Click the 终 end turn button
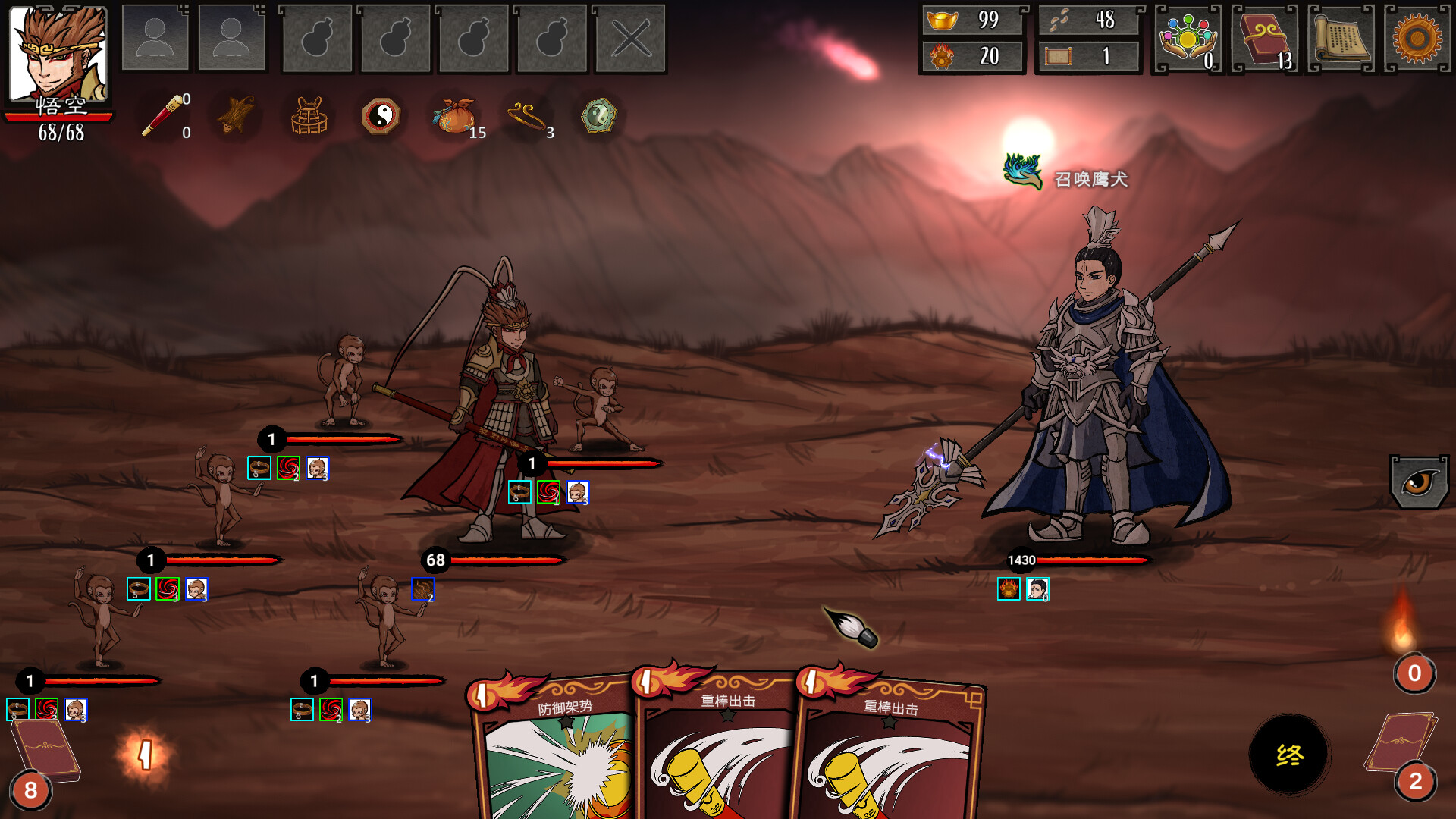This screenshot has height=819, width=1456. [1289, 755]
